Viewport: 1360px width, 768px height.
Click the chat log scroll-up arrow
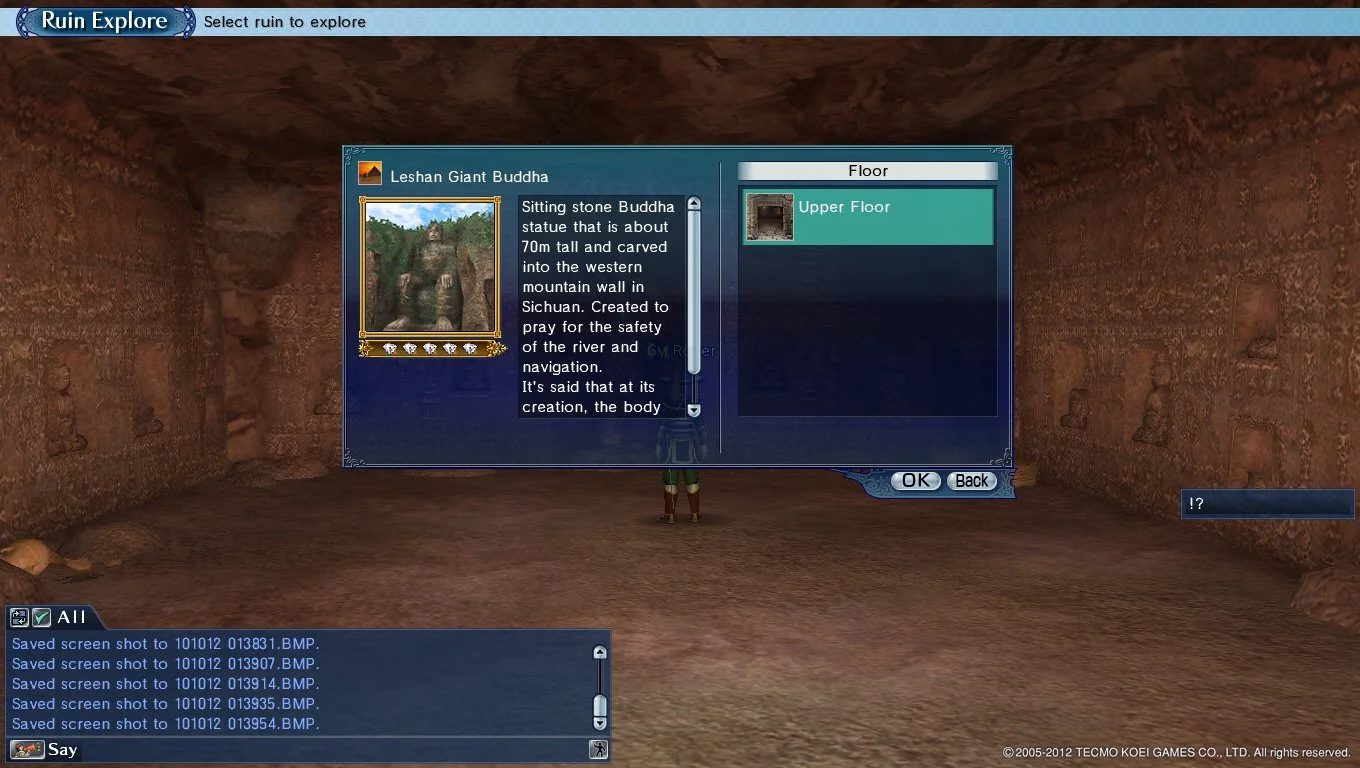pyautogui.click(x=599, y=651)
